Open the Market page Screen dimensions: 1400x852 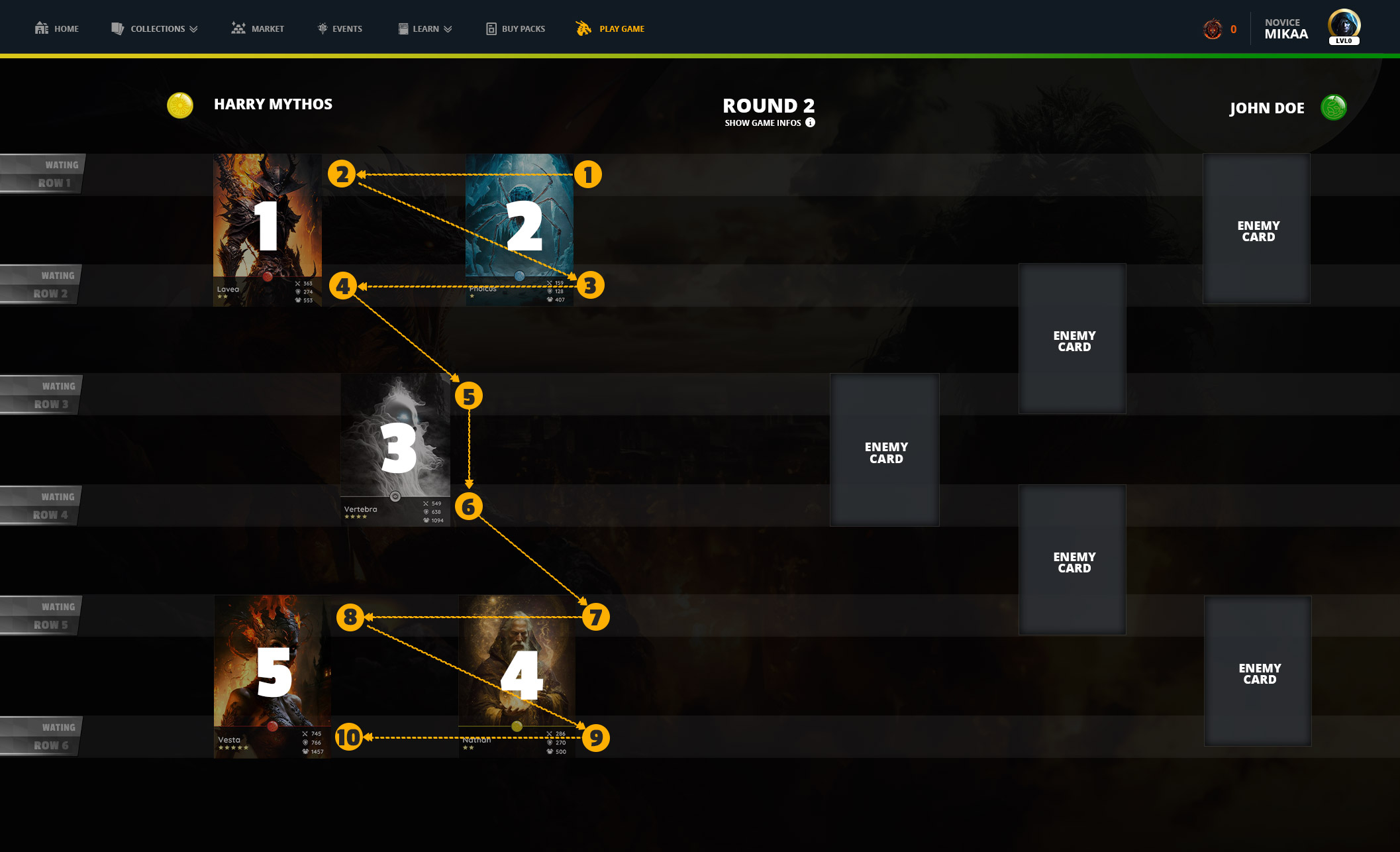258,28
